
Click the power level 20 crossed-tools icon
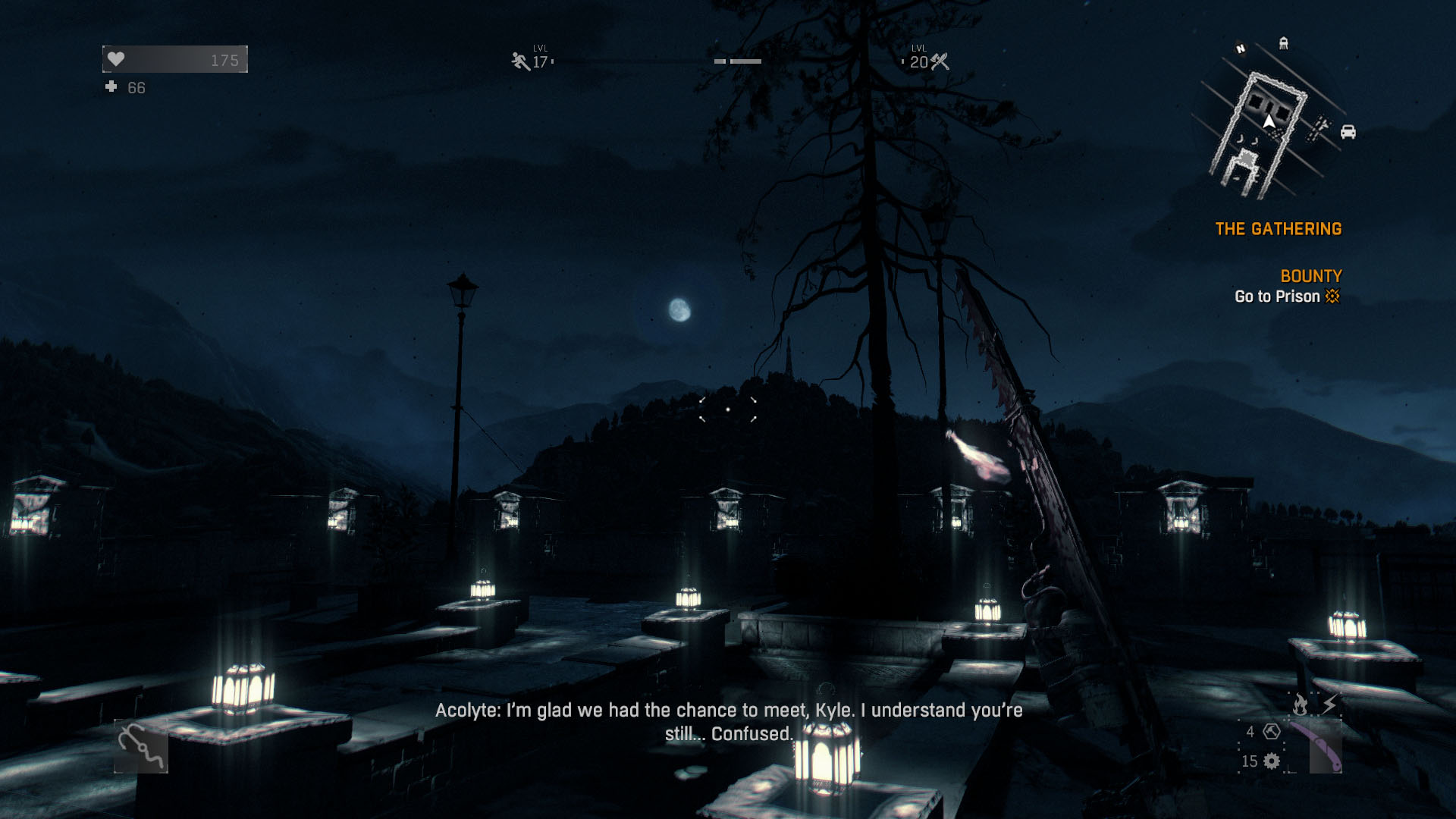[940, 61]
